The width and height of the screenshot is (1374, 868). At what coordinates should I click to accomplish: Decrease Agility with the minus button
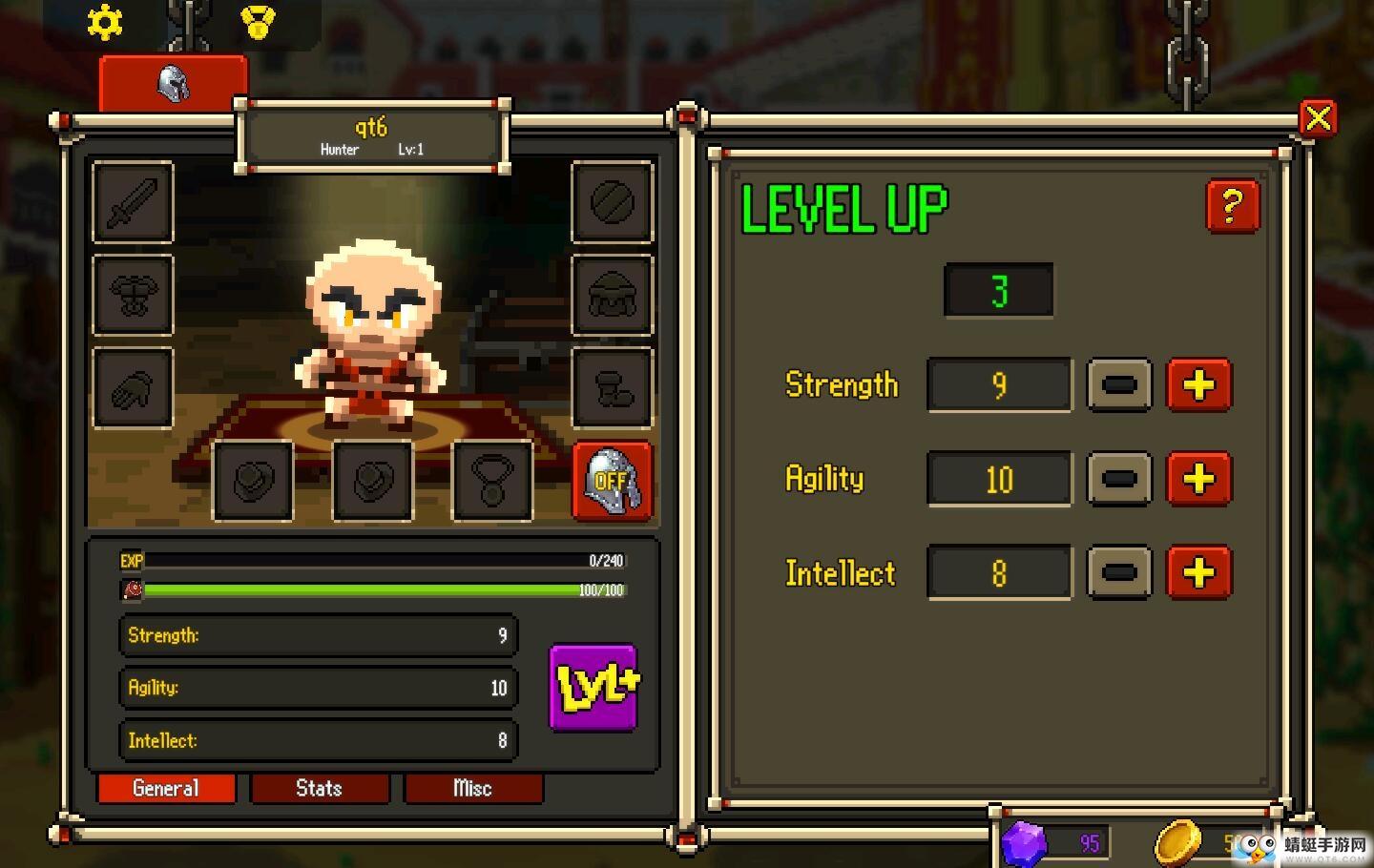pos(1118,479)
